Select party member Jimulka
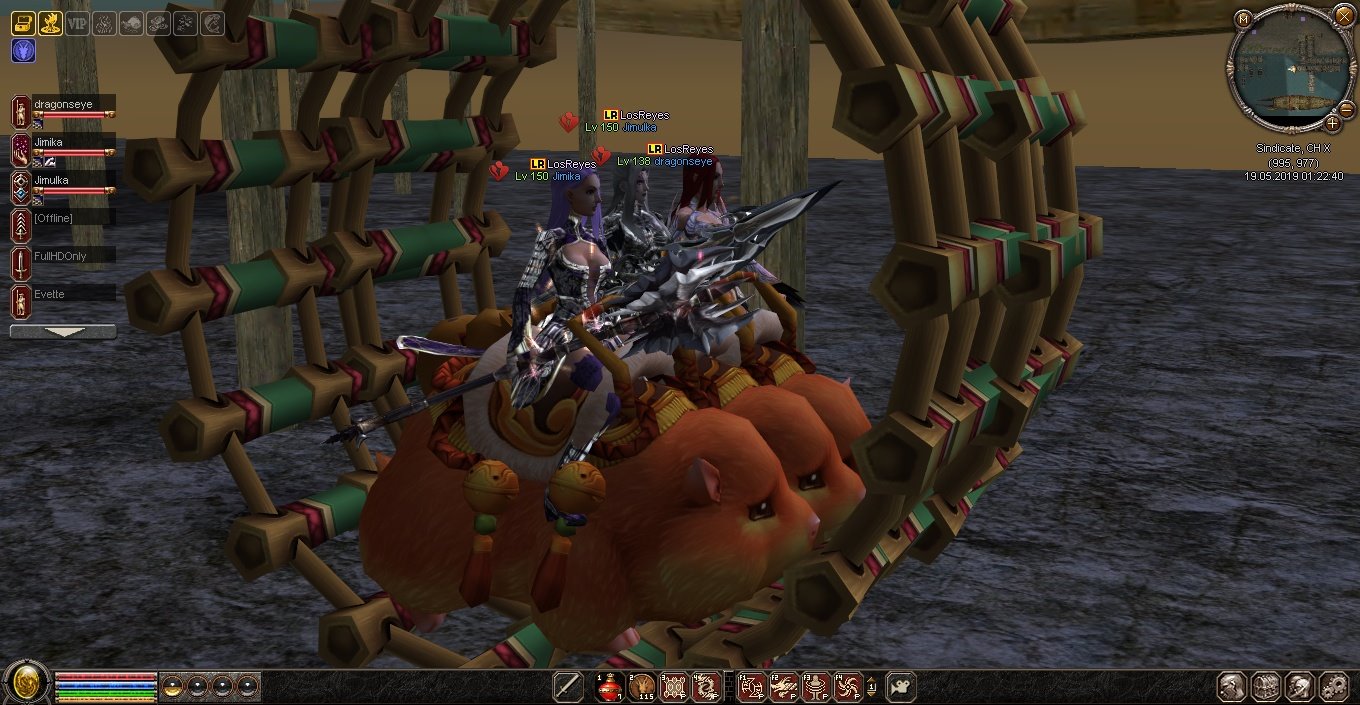 pyautogui.click(x=62, y=181)
